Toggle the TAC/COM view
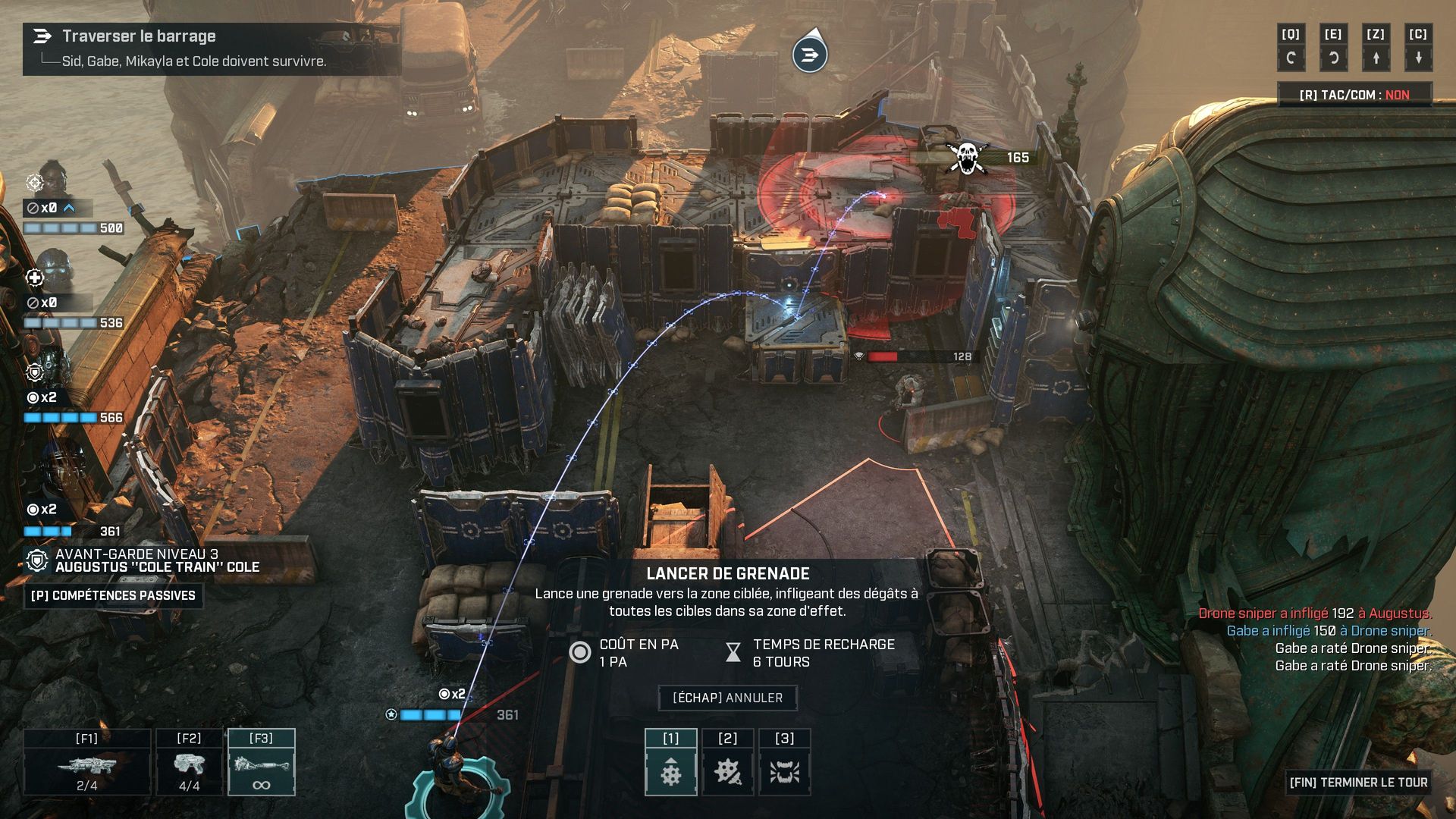This screenshot has height=819, width=1456. pyautogui.click(x=1354, y=95)
